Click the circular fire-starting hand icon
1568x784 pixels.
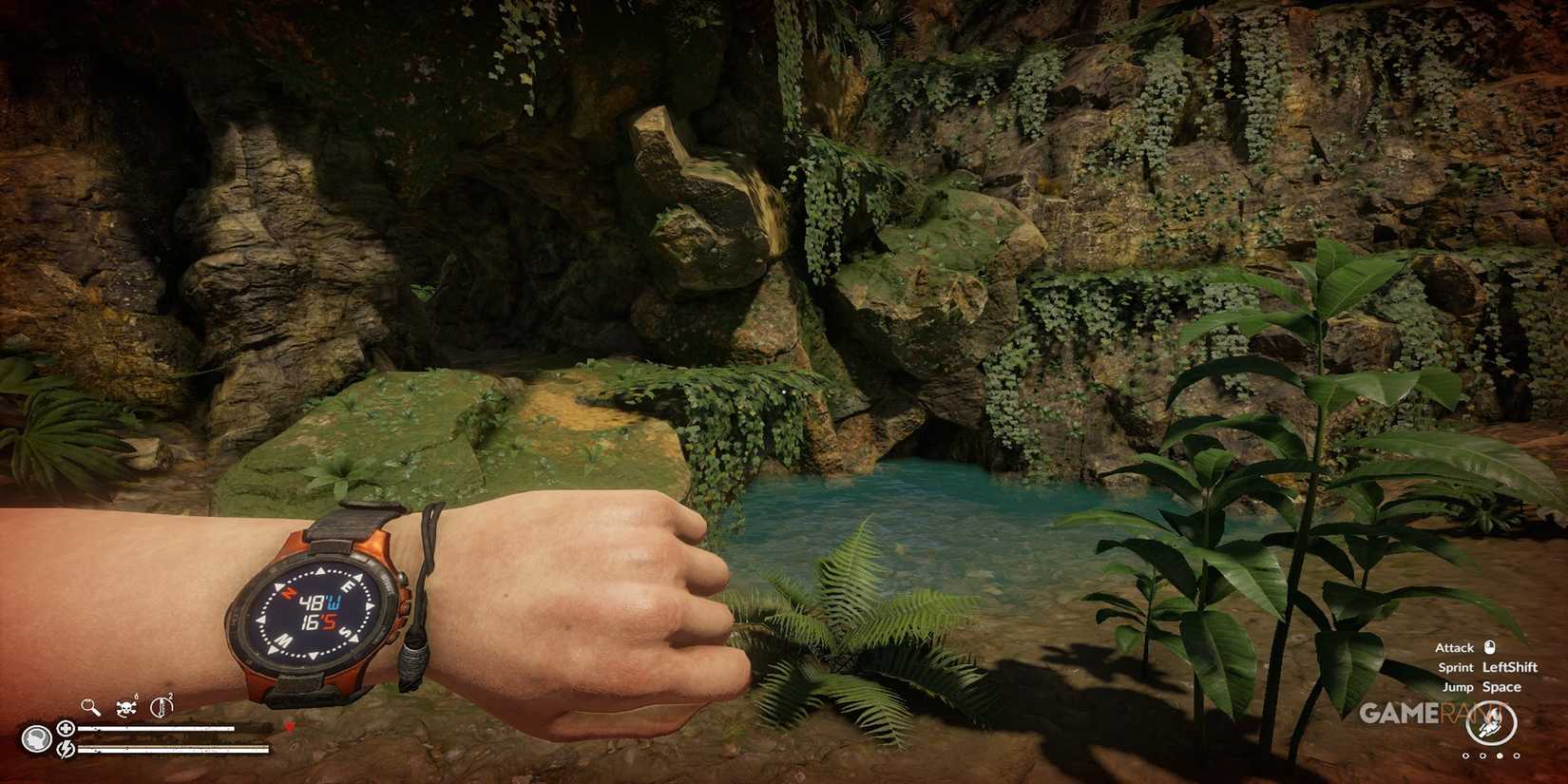(x=1490, y=722)
